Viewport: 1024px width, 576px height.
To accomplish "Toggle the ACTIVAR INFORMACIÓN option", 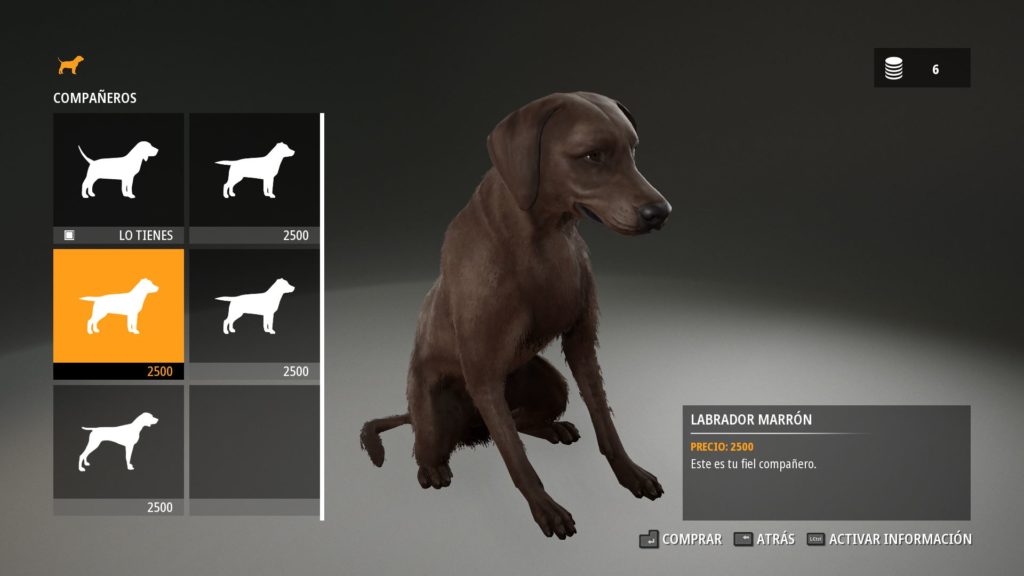I will (889, 539).
